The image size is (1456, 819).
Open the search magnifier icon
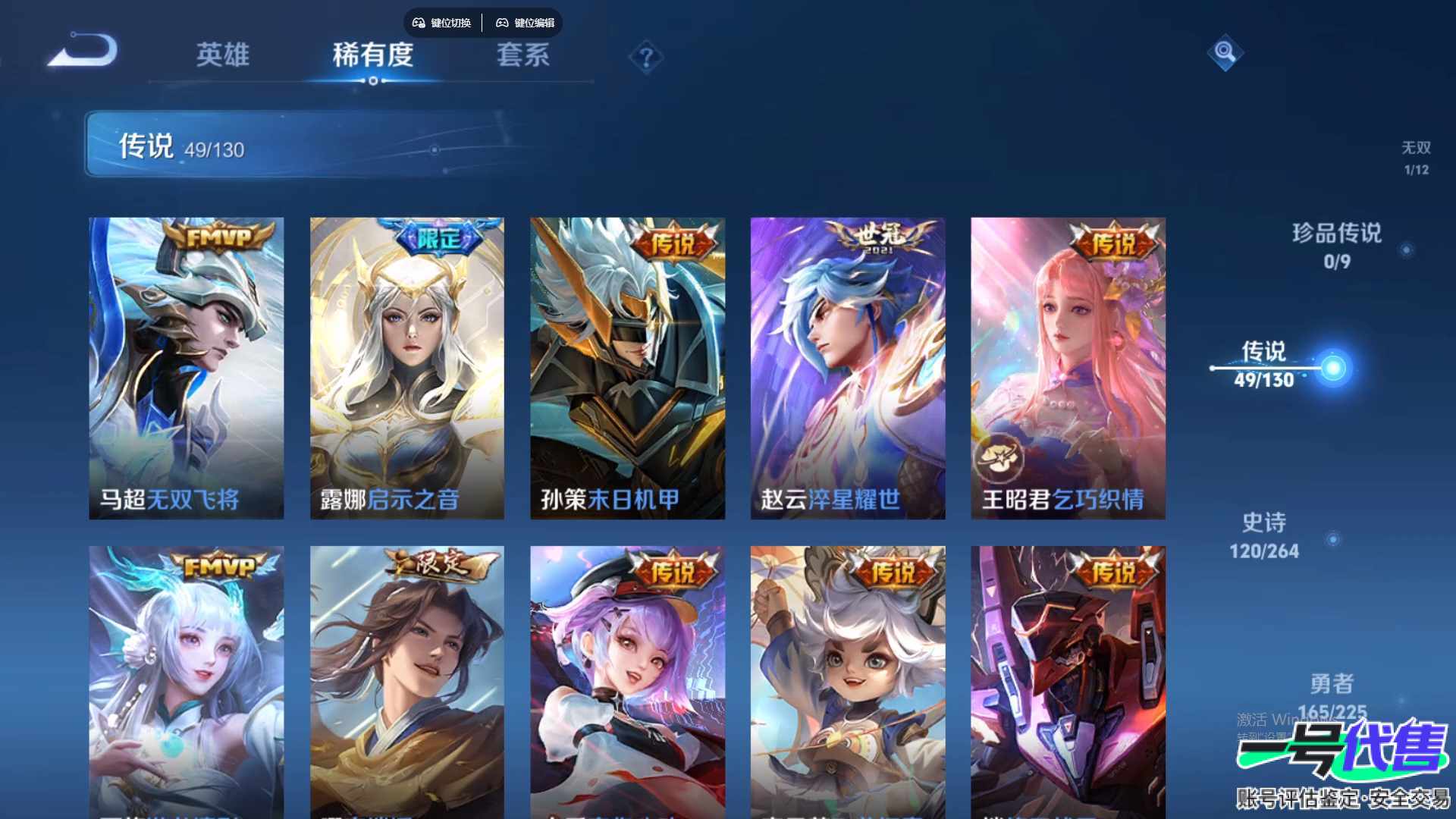click(1225, 52)
